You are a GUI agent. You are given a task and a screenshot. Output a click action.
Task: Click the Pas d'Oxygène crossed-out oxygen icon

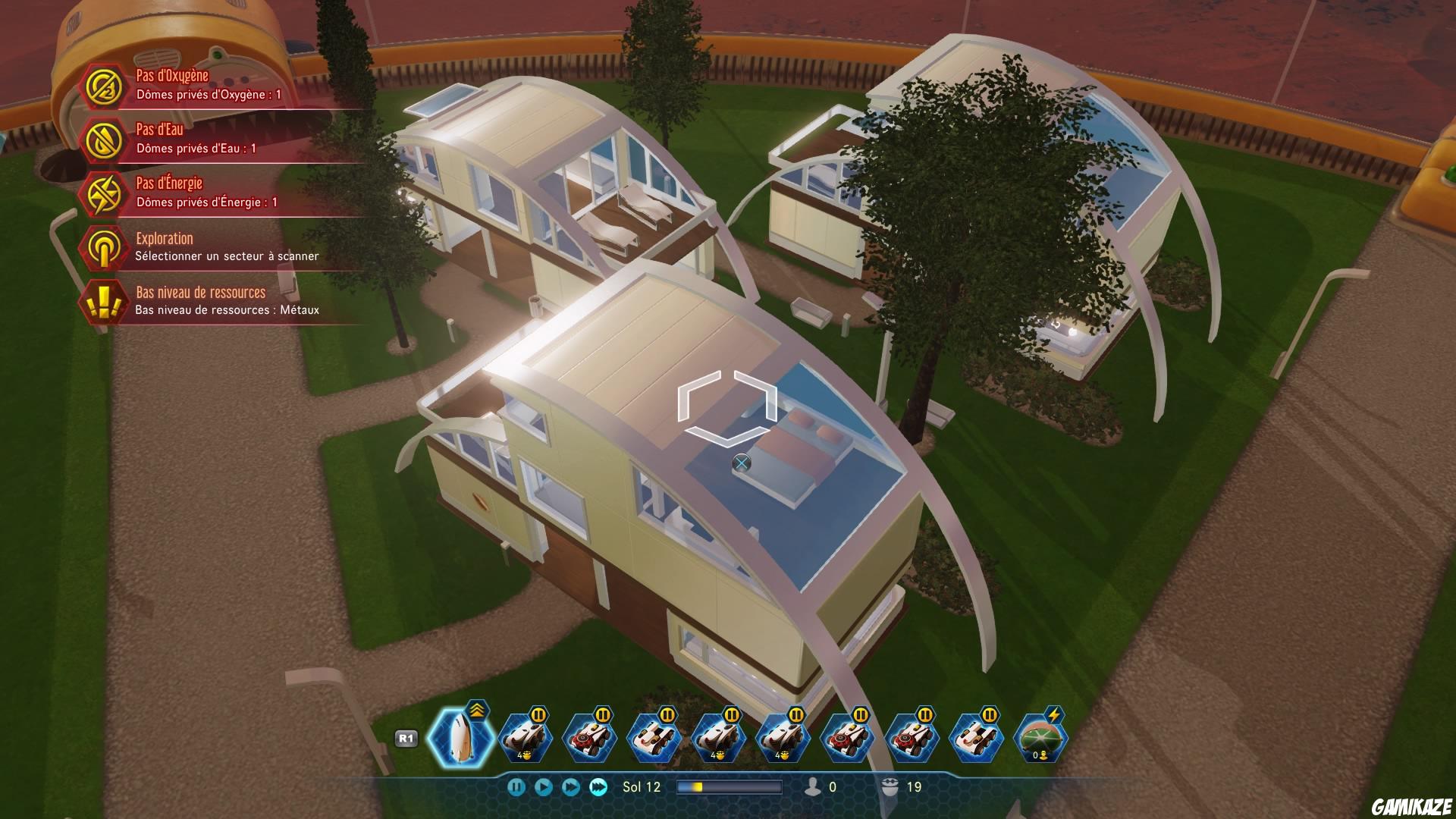tap(105, 87)
